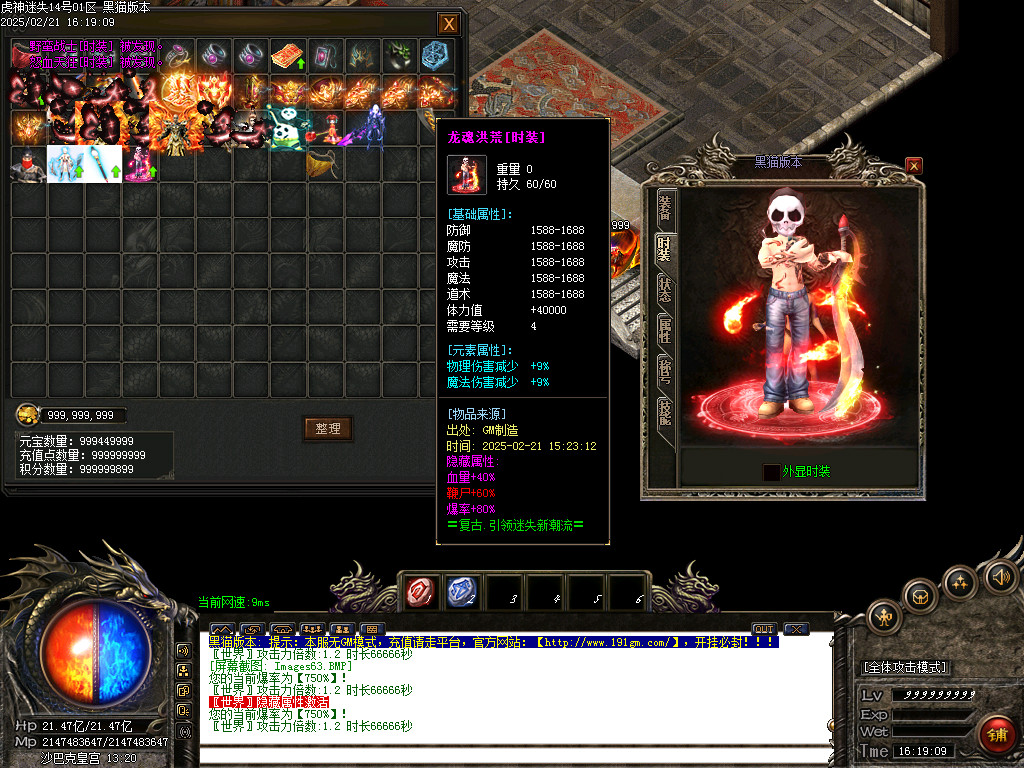Use the red potion in hotbar slot 1

[x=421, y=592]
